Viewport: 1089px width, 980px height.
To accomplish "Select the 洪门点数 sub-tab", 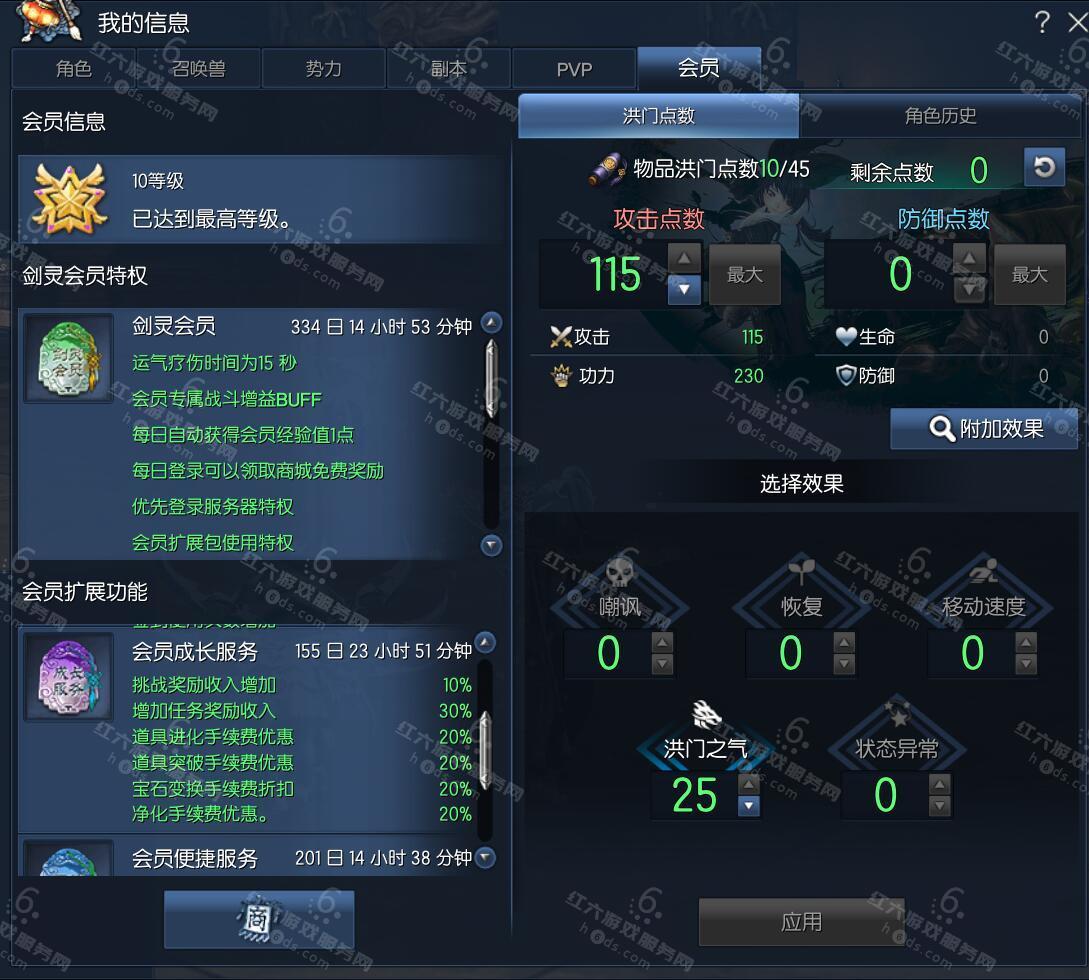I will (658, 116).
